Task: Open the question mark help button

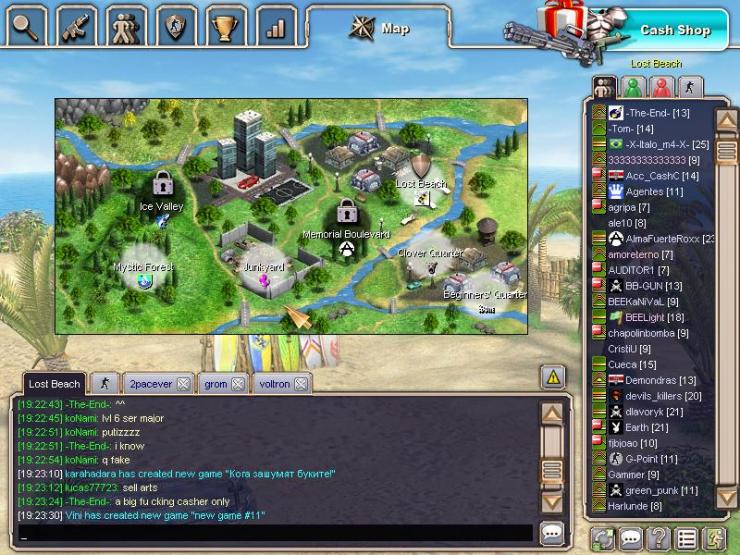Action: point(658,538)
